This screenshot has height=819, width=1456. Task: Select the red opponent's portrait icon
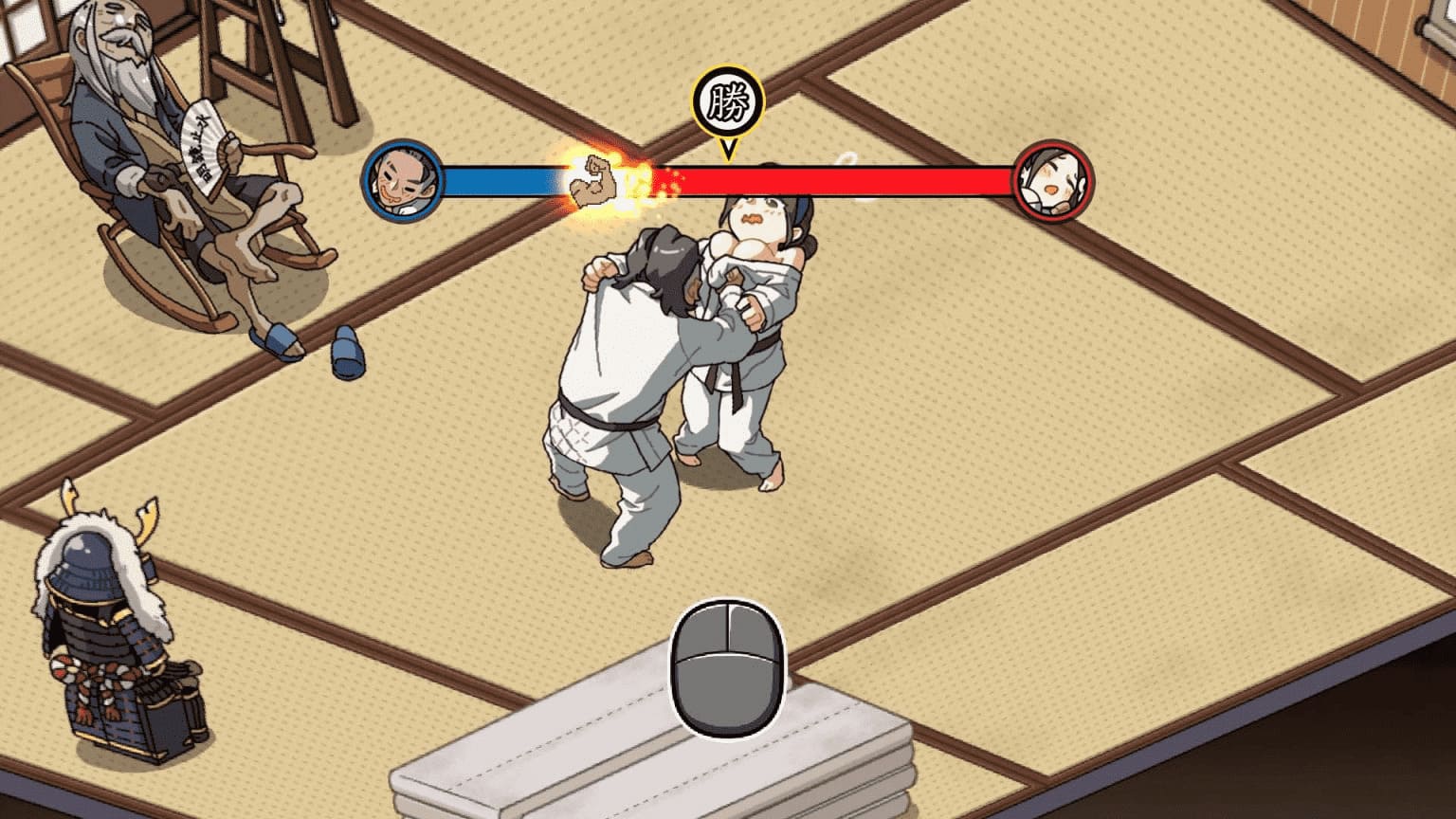click(1052, 178)
